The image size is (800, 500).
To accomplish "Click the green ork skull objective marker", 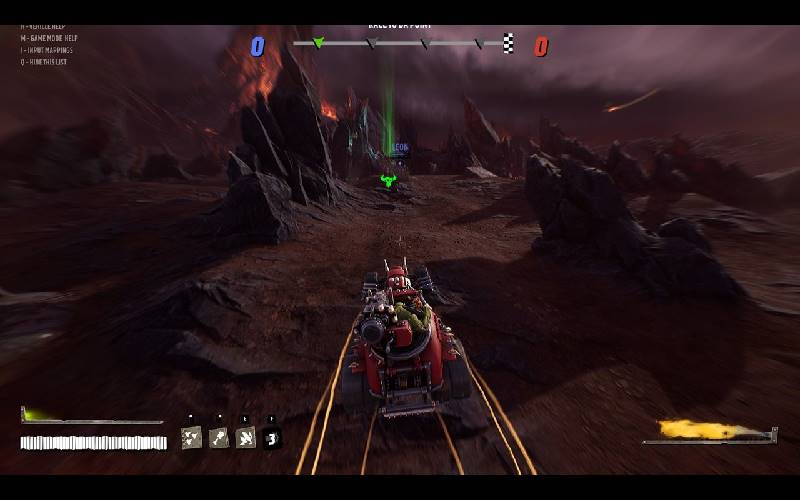I will tap(389, 181).
